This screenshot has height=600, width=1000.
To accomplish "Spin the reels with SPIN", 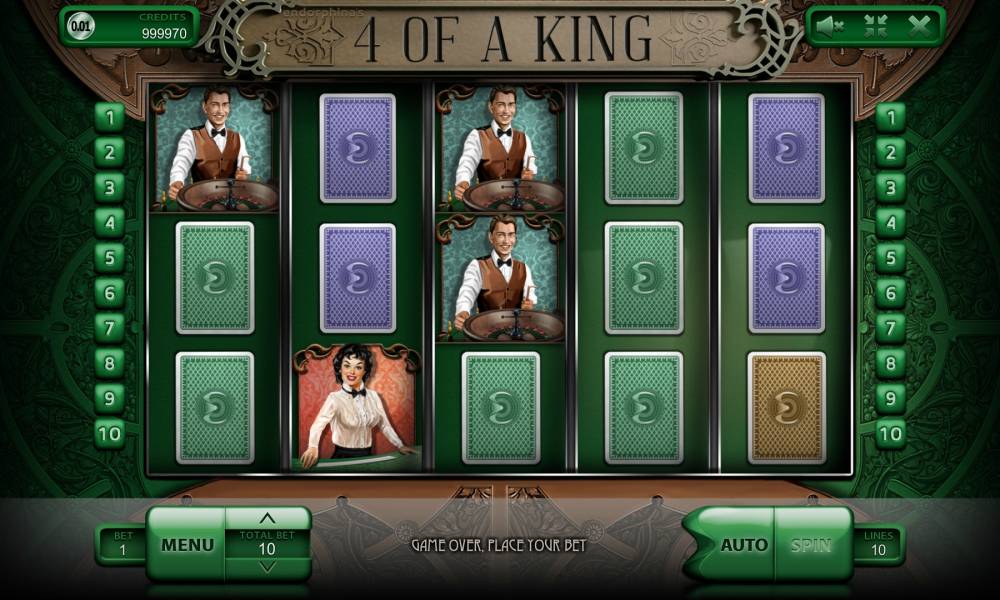I will (811, 545).
